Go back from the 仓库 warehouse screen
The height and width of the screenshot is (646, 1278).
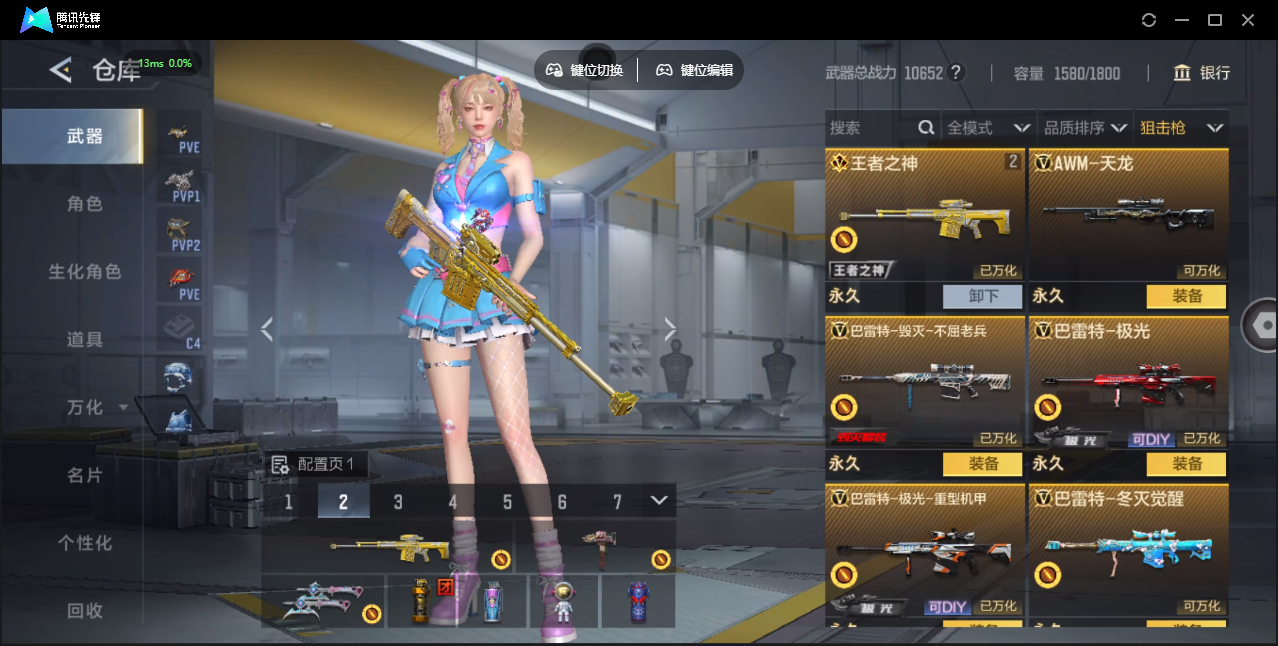tap(62, 70)
